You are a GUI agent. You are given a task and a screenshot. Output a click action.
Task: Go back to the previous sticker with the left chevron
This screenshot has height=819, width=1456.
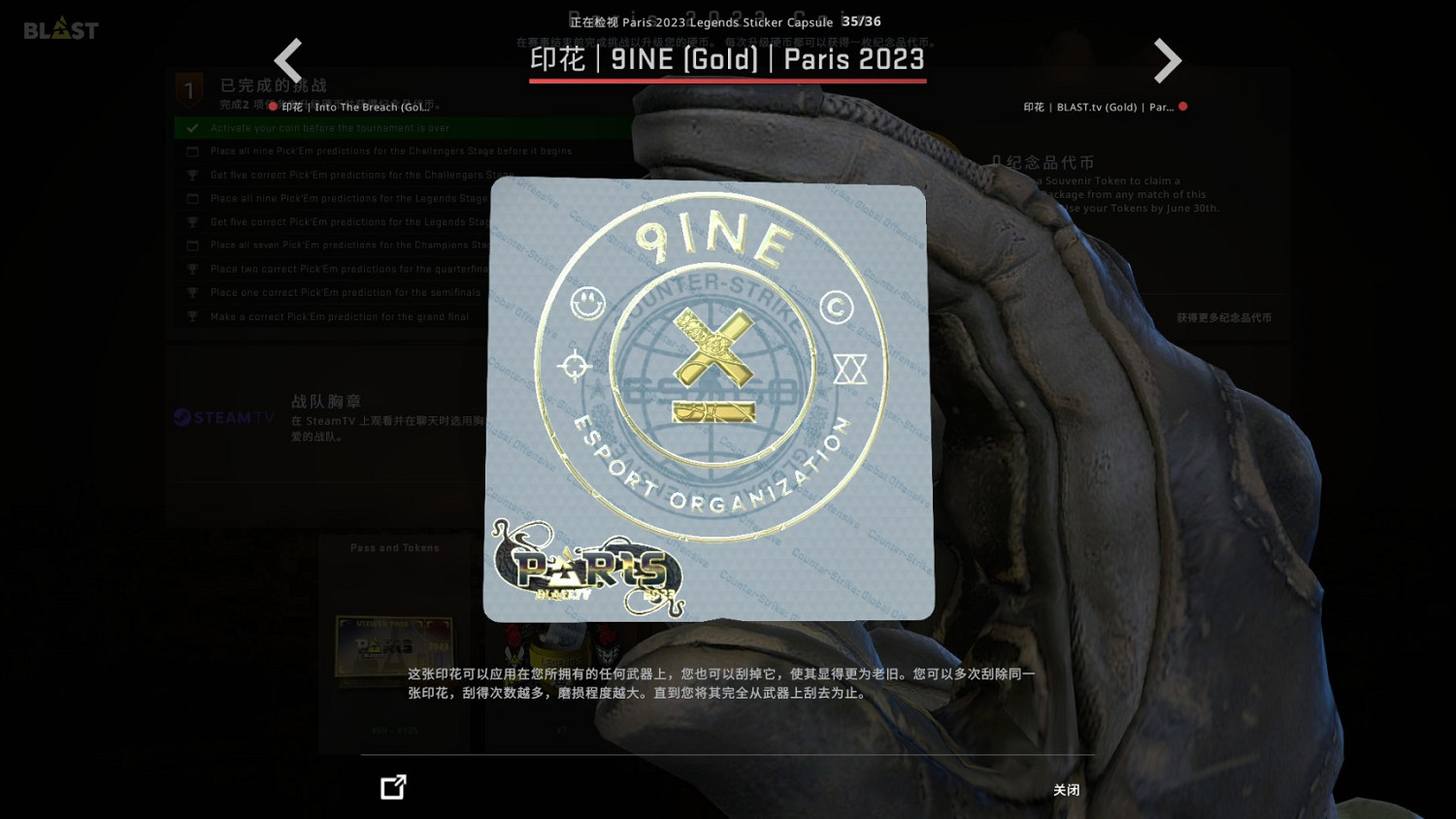click(288, 60)
